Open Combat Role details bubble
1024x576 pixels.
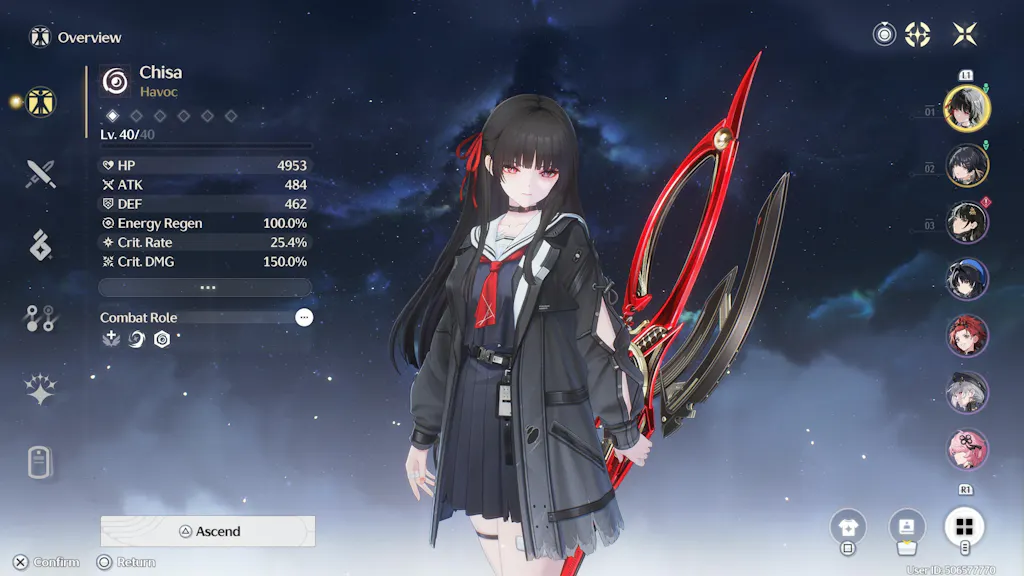pyautogui.click(x=304, y=317)
